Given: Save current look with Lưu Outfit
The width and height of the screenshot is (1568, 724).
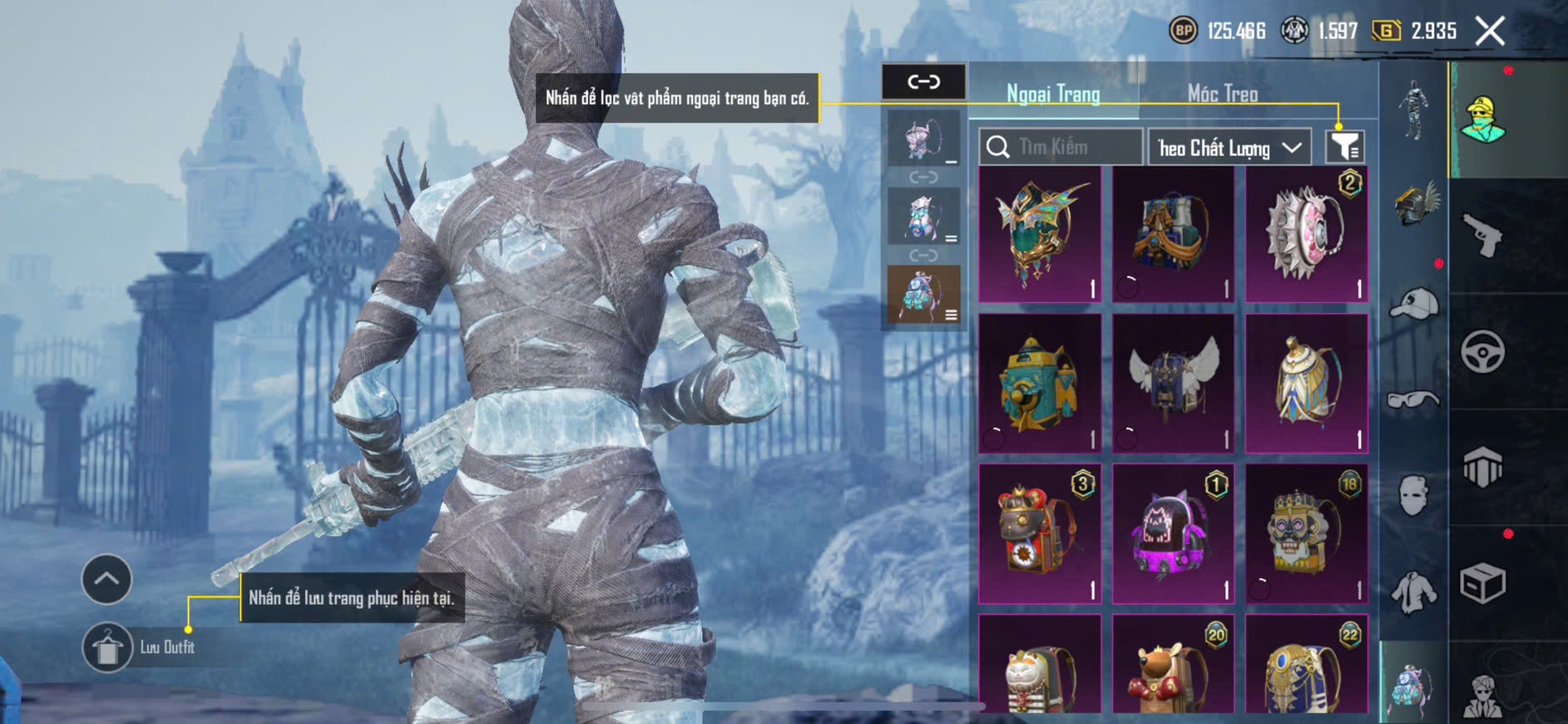Looking at the screenshot, I should (107, 647).
